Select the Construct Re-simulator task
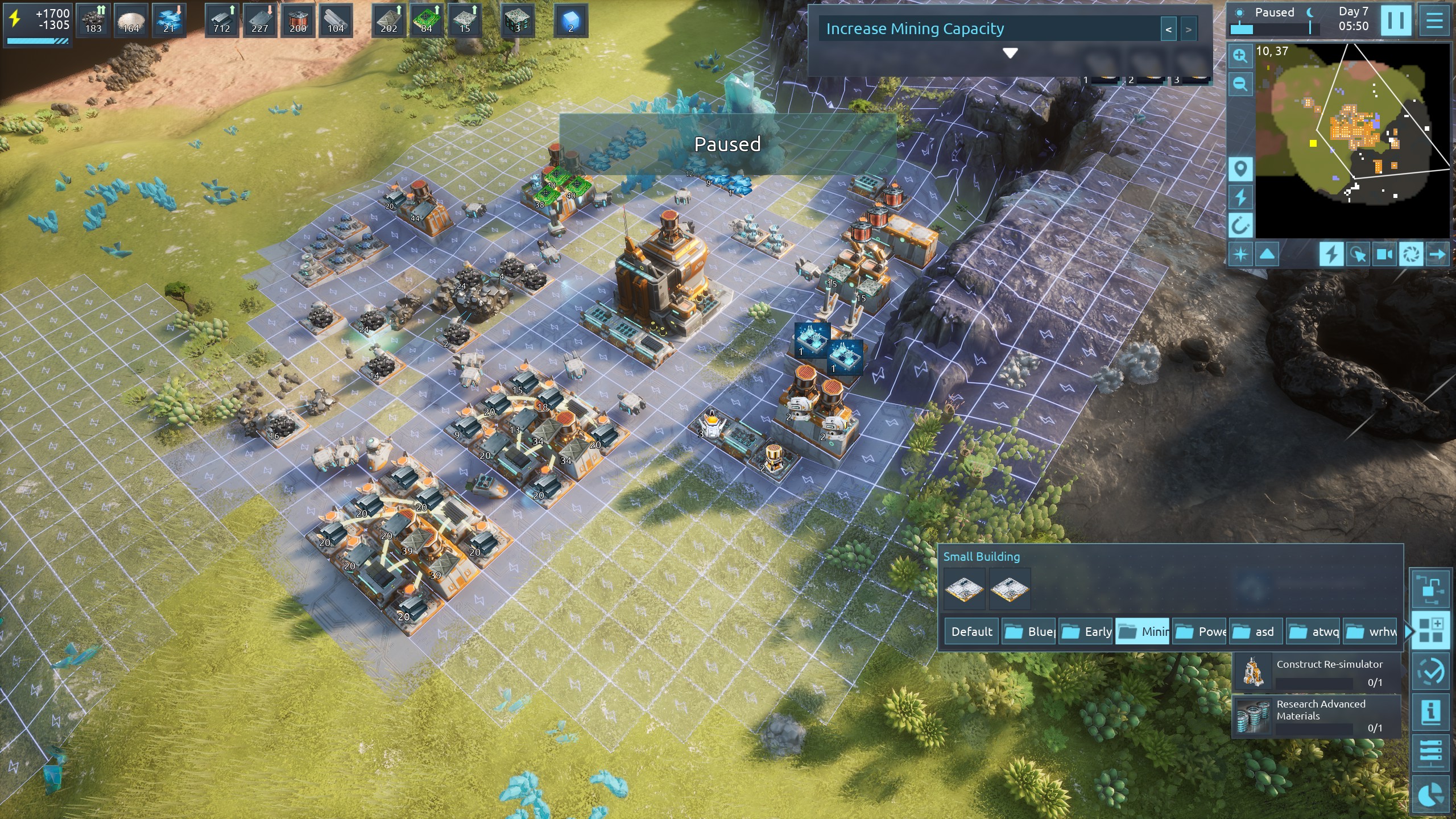The height and width of the screenshot is (819, 1456). tap(1316, 672)
